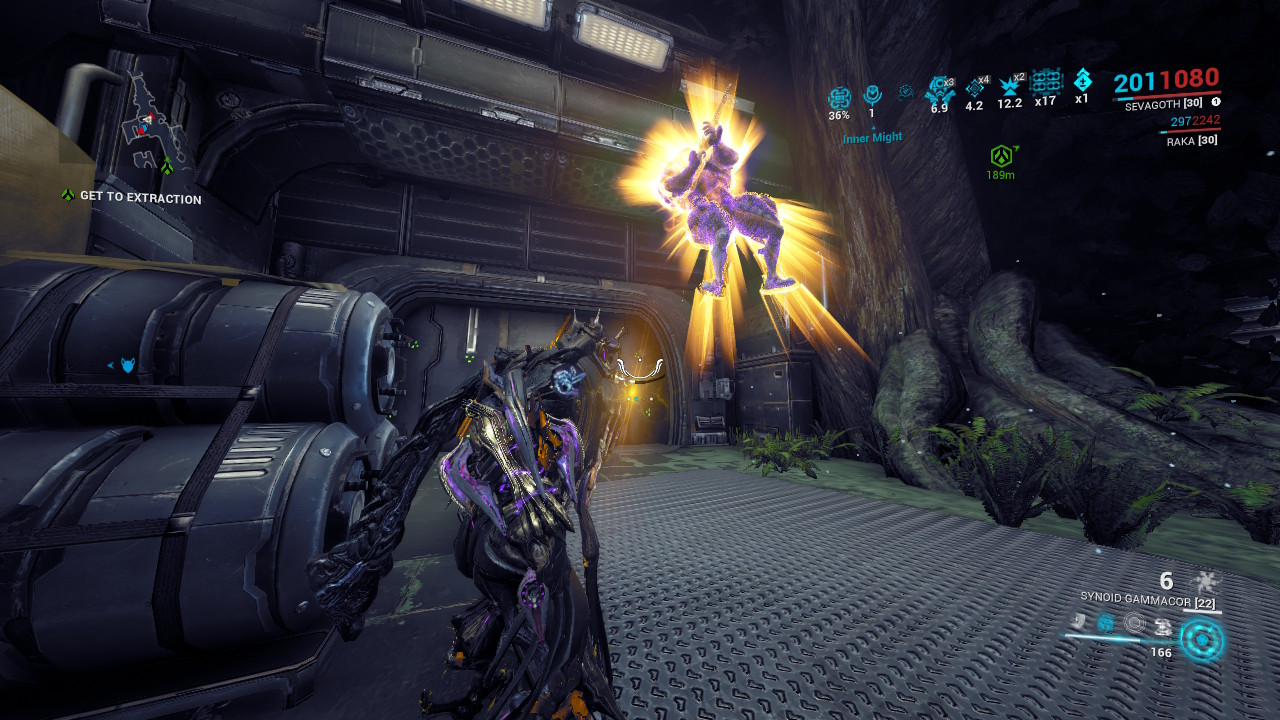Click the first ability icon near ammo counter
Viewport: 1280px width, 720px height.
coord(1078,622)
